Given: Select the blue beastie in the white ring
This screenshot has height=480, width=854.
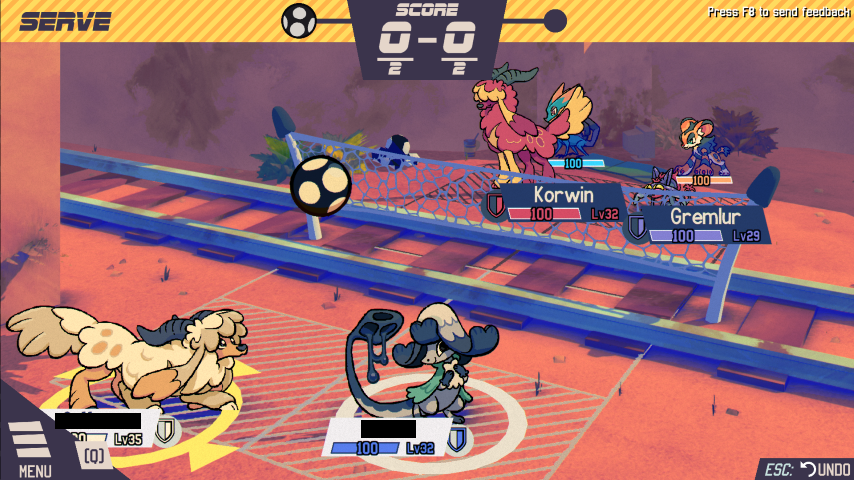Looking at the screenshot, I should pyautogui.click(x=420, y=360).
